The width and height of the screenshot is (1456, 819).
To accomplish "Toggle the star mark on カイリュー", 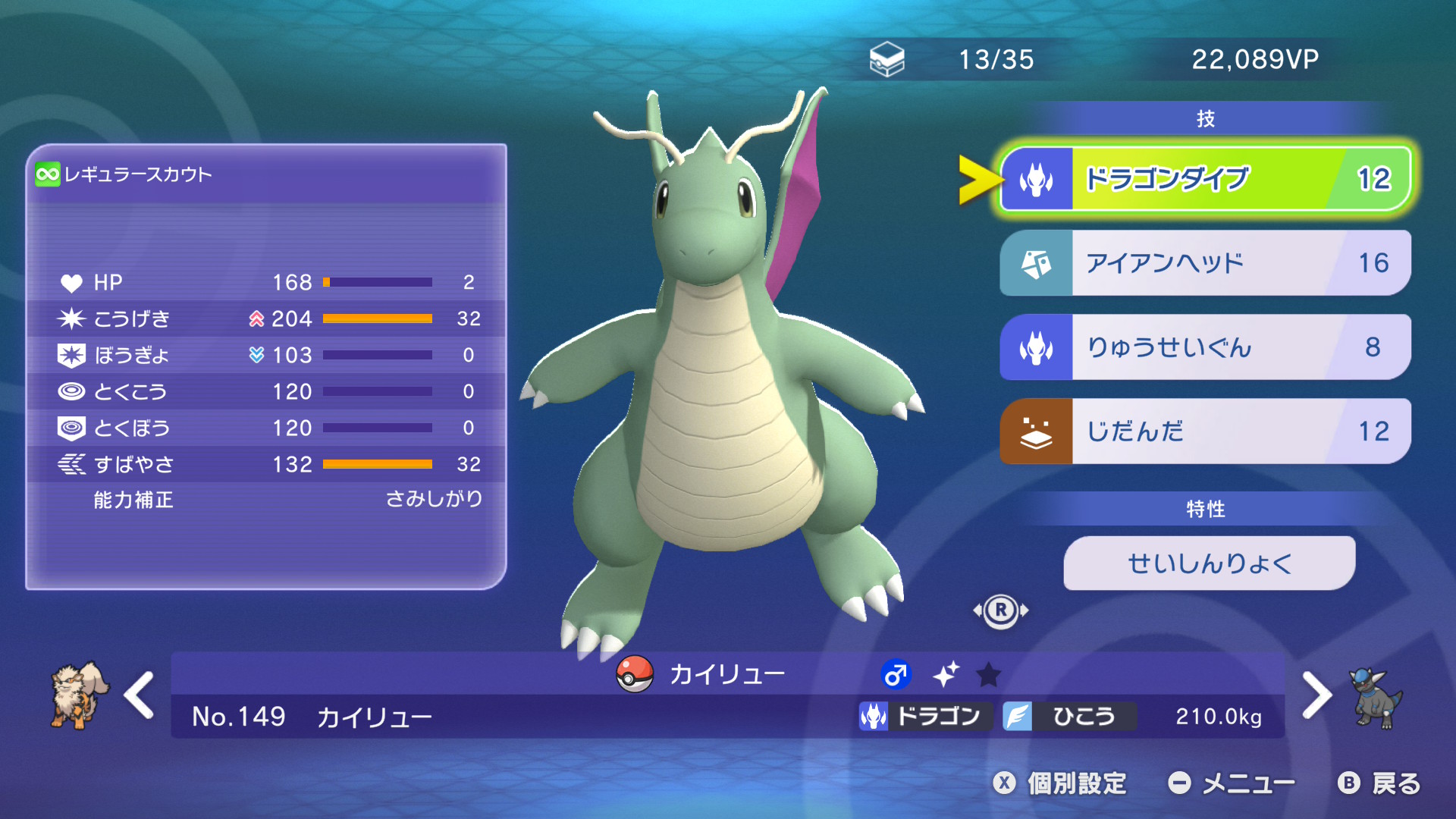I will (x=988, y=674).
